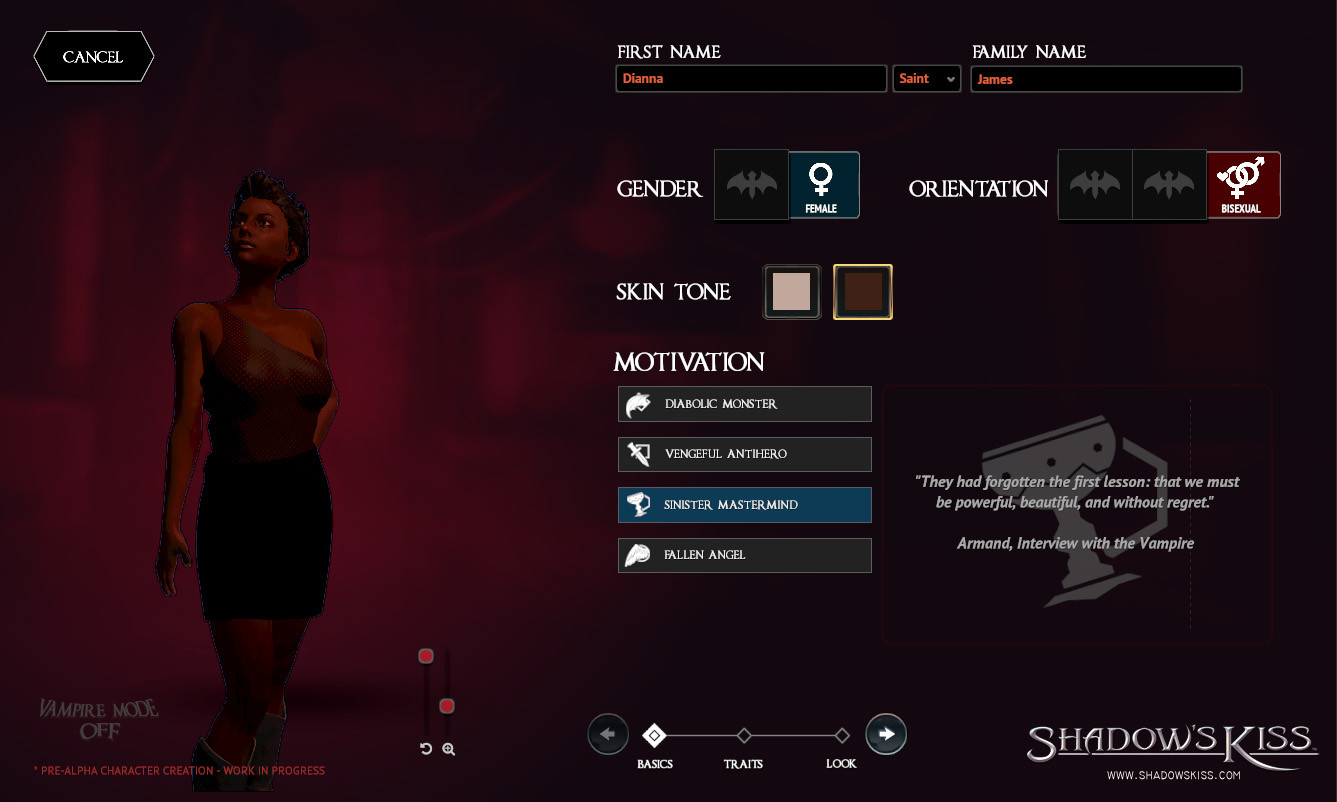Go to the Traits step
The image size is (1337, 802).
pos(744,735)
